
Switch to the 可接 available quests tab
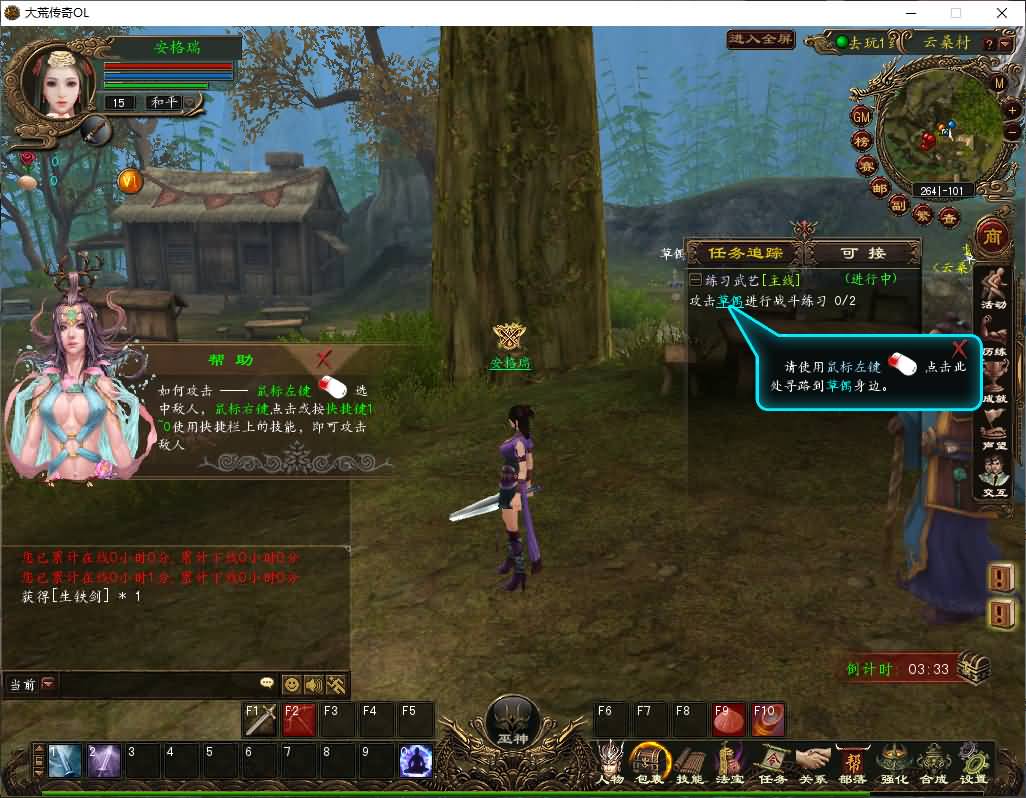pos(863,254)
